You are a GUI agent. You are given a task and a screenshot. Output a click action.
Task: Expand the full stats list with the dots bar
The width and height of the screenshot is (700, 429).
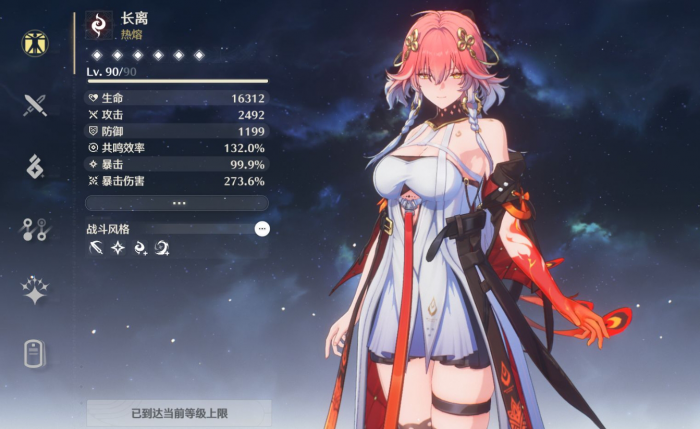179,202
